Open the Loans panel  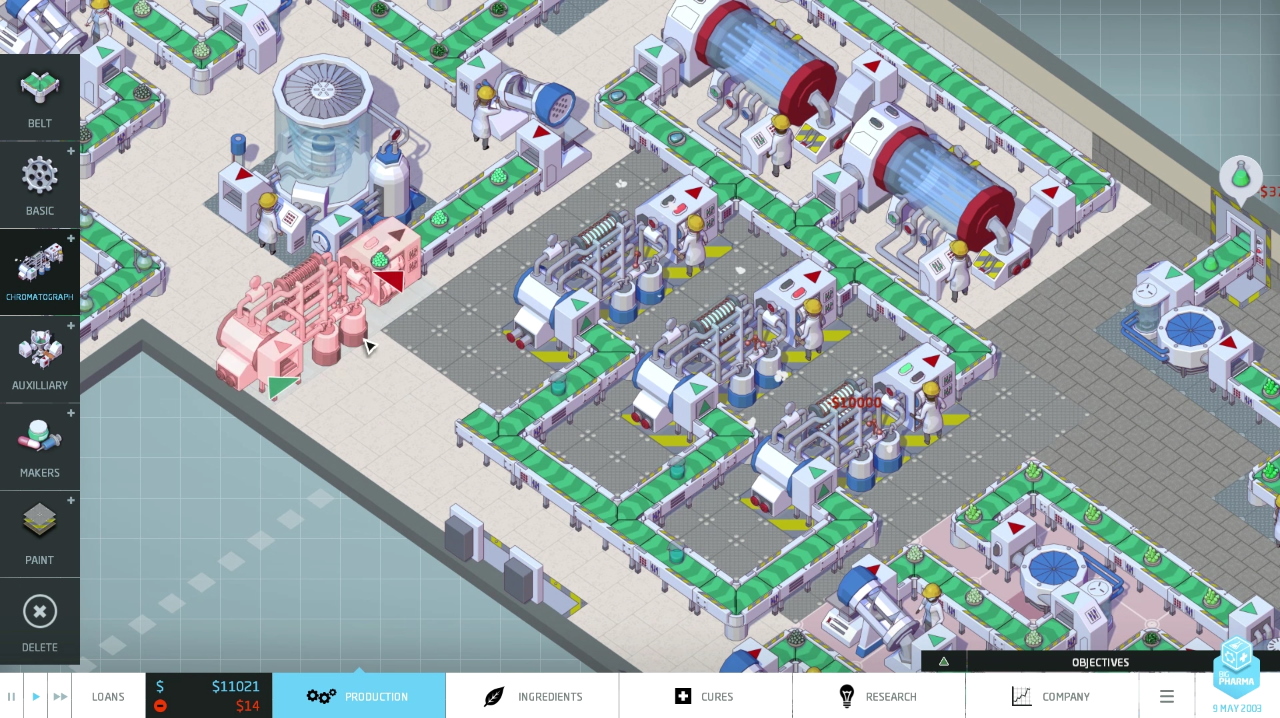[x=108, y=696]
